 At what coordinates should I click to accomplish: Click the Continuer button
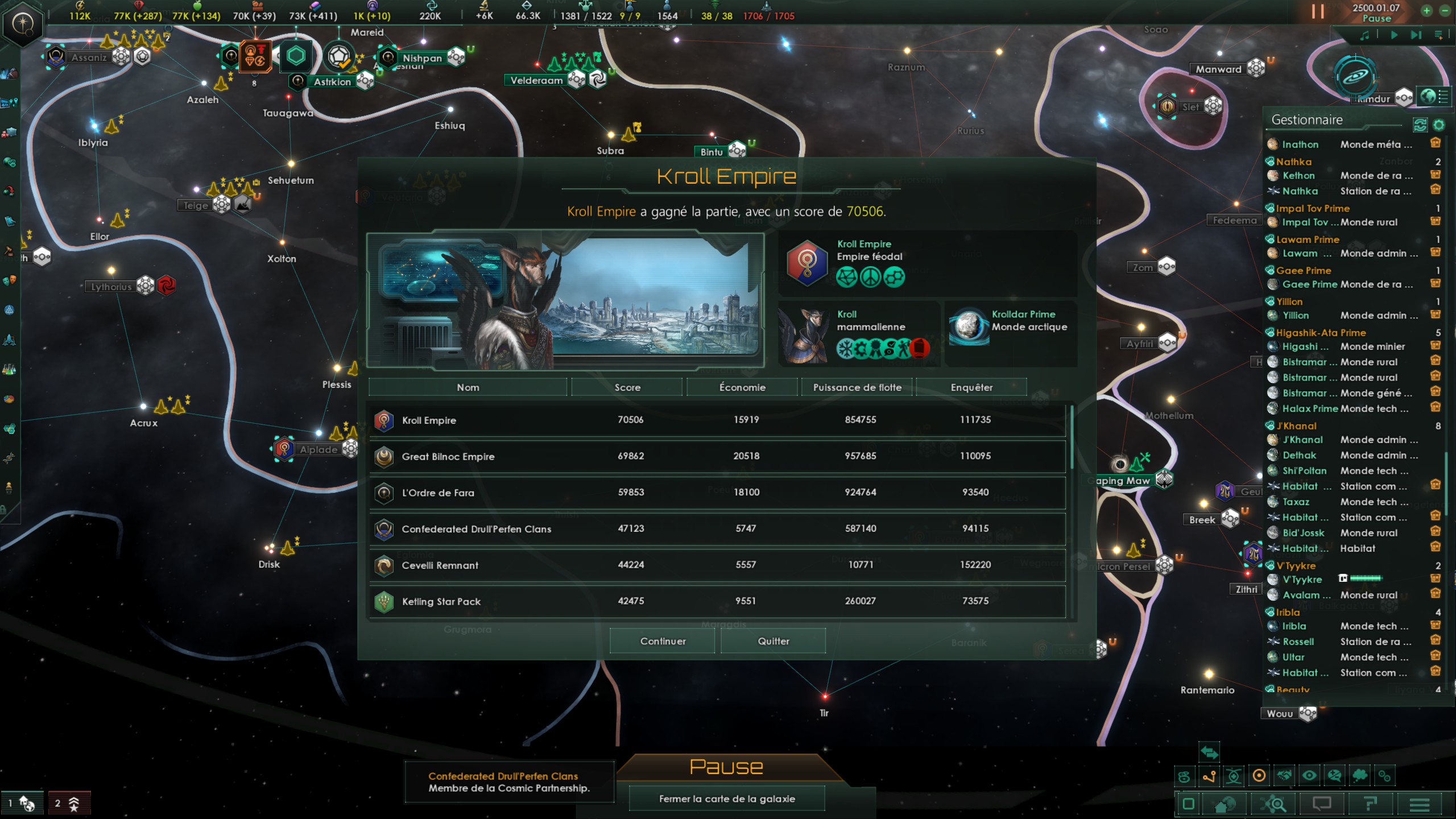point(662,641)
